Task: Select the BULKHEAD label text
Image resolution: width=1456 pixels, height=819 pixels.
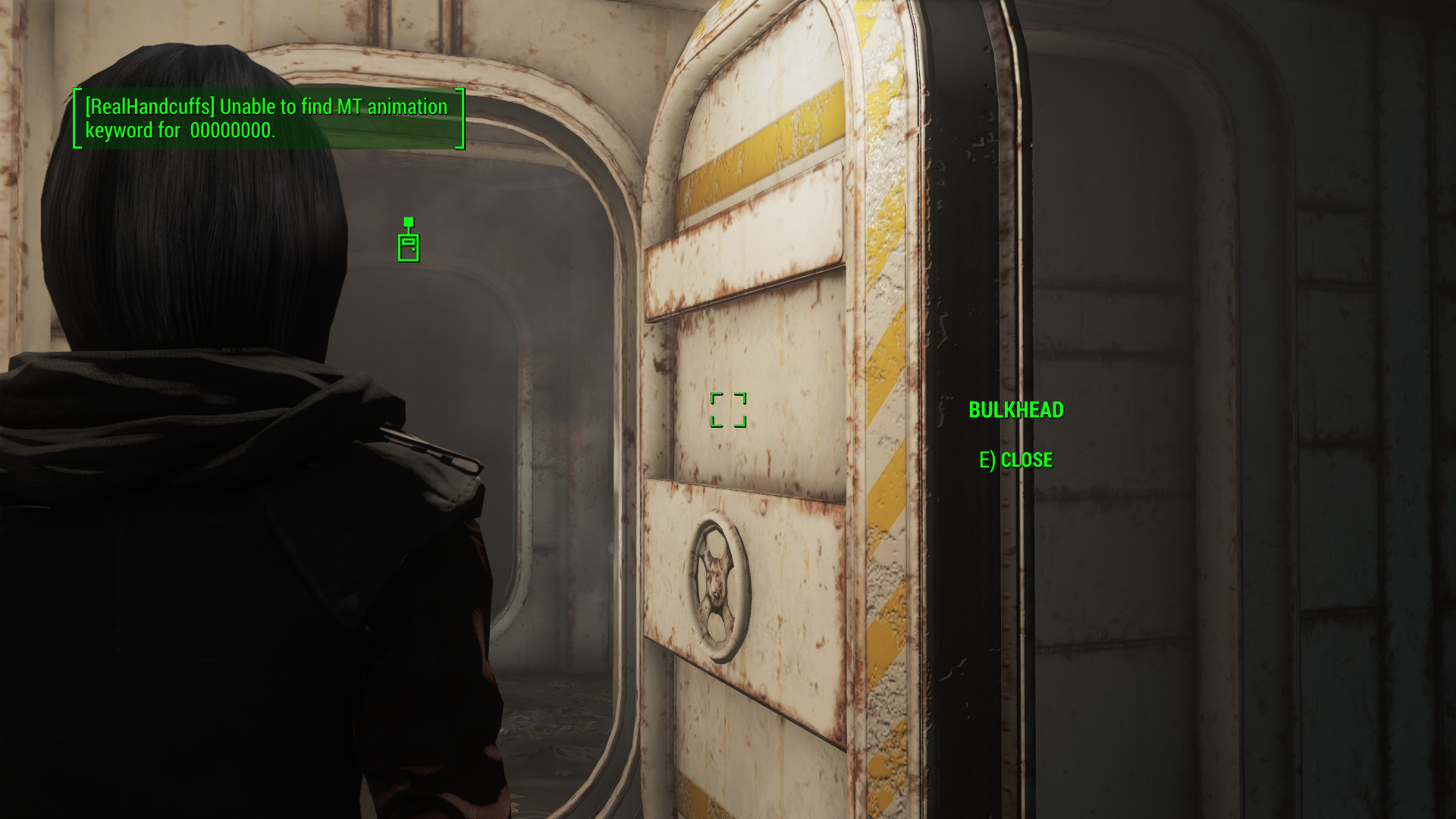Action: [1016, 409]
